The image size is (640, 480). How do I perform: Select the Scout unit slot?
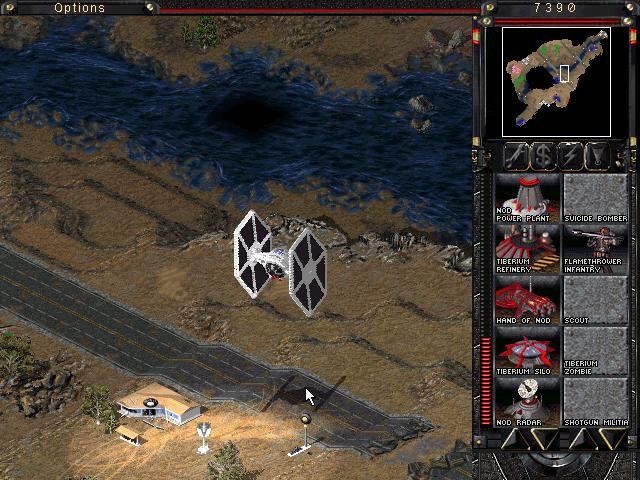pyautogui.click(x=596, y=300)
